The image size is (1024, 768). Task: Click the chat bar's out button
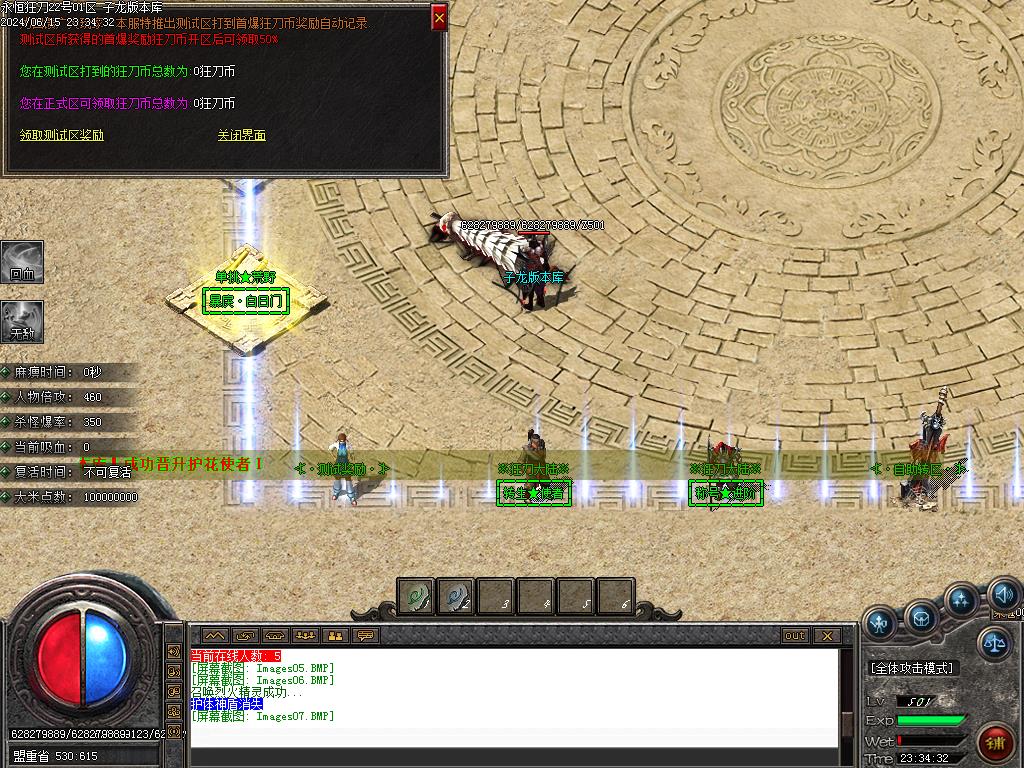[x=795, y=635]
